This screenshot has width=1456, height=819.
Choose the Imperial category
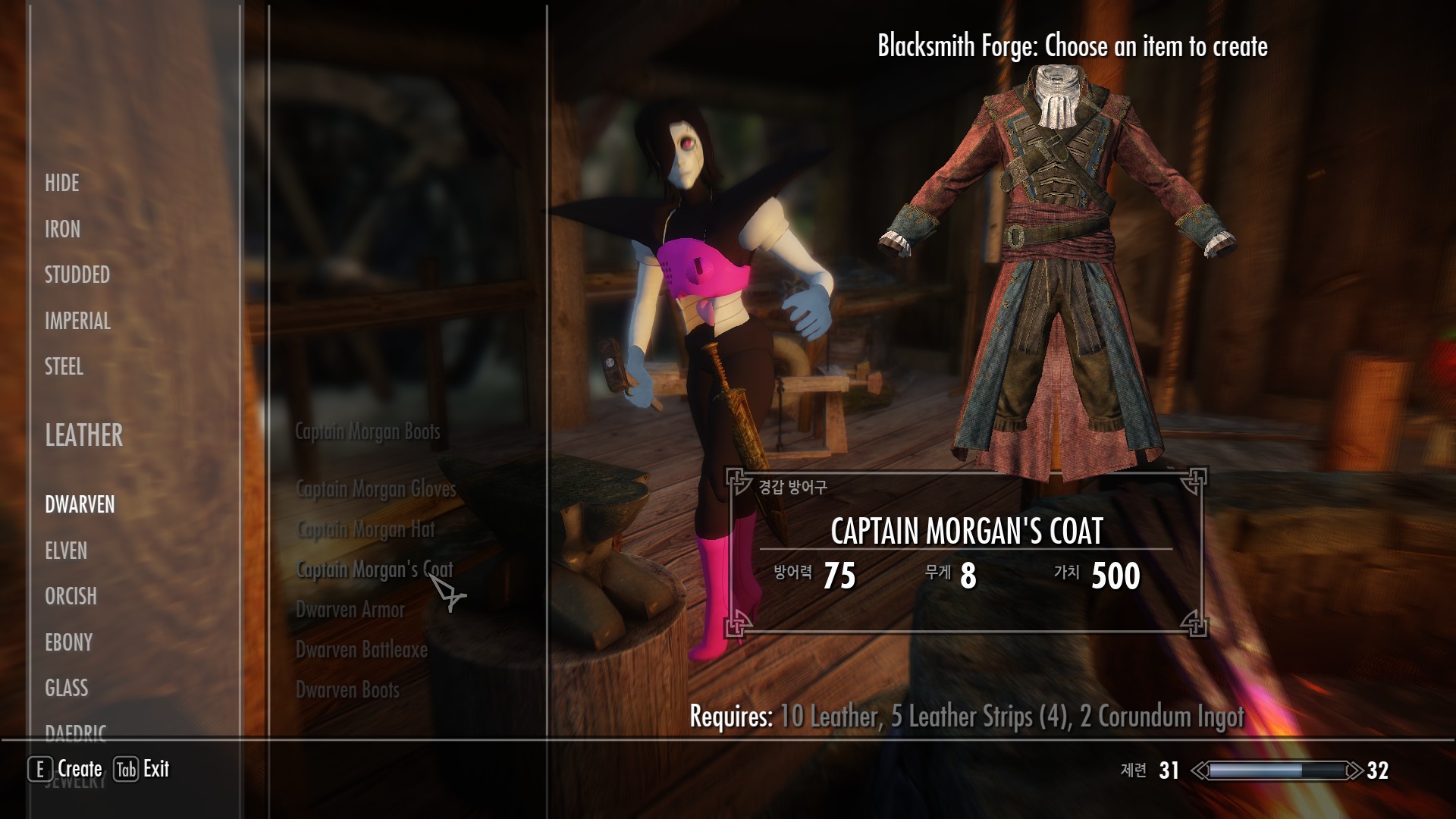(77, 321)
